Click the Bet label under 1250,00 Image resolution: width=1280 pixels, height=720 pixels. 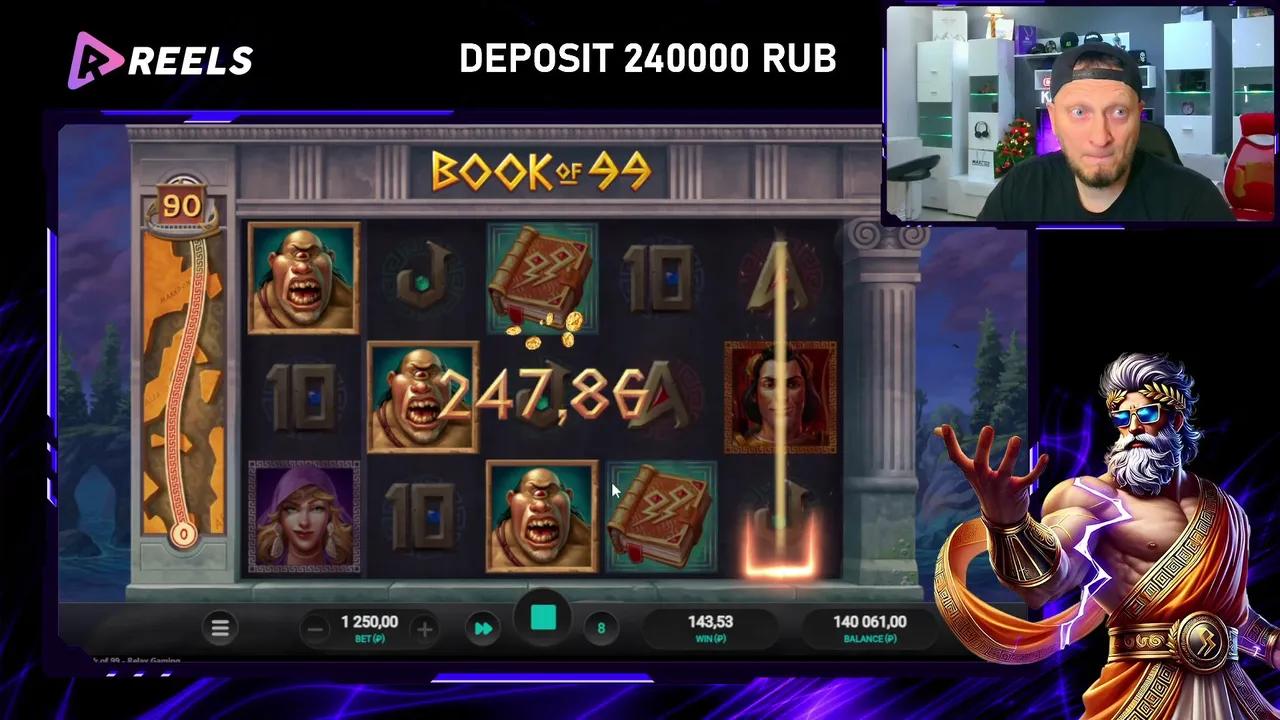[369, 638]
